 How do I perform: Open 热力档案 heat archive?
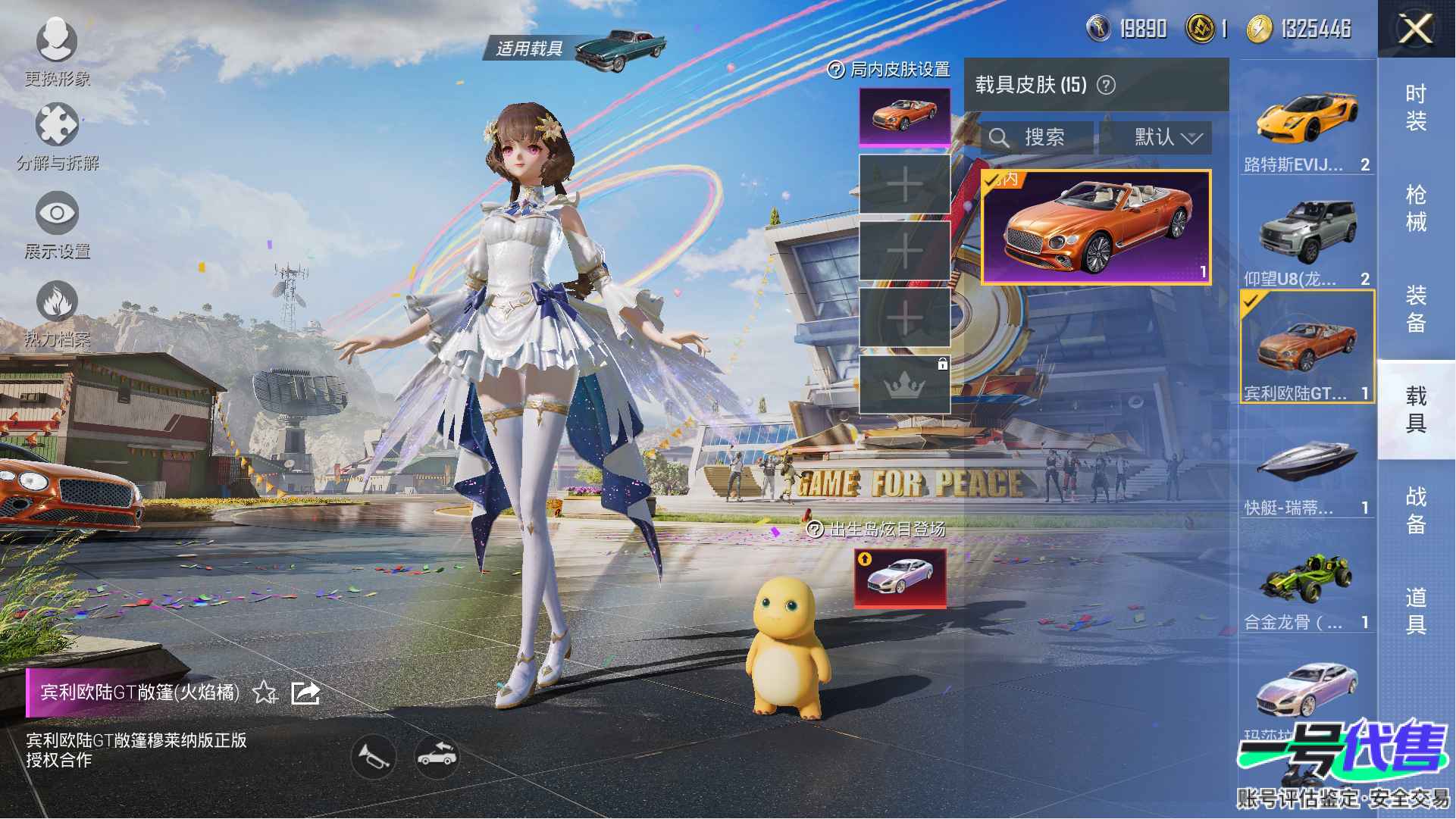(57, 312)
